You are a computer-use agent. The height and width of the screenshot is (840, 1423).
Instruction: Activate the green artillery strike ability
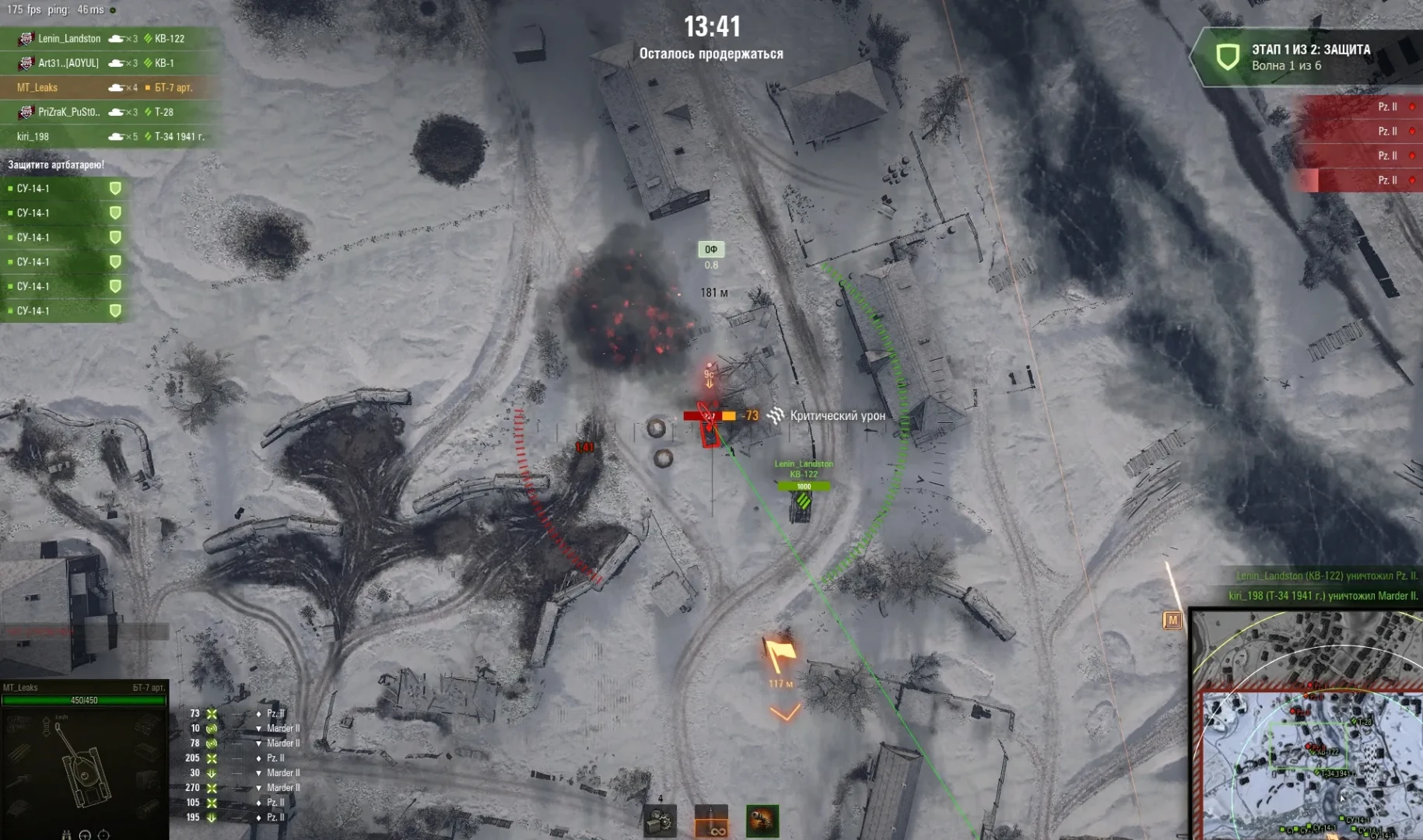tap(762, 821)
